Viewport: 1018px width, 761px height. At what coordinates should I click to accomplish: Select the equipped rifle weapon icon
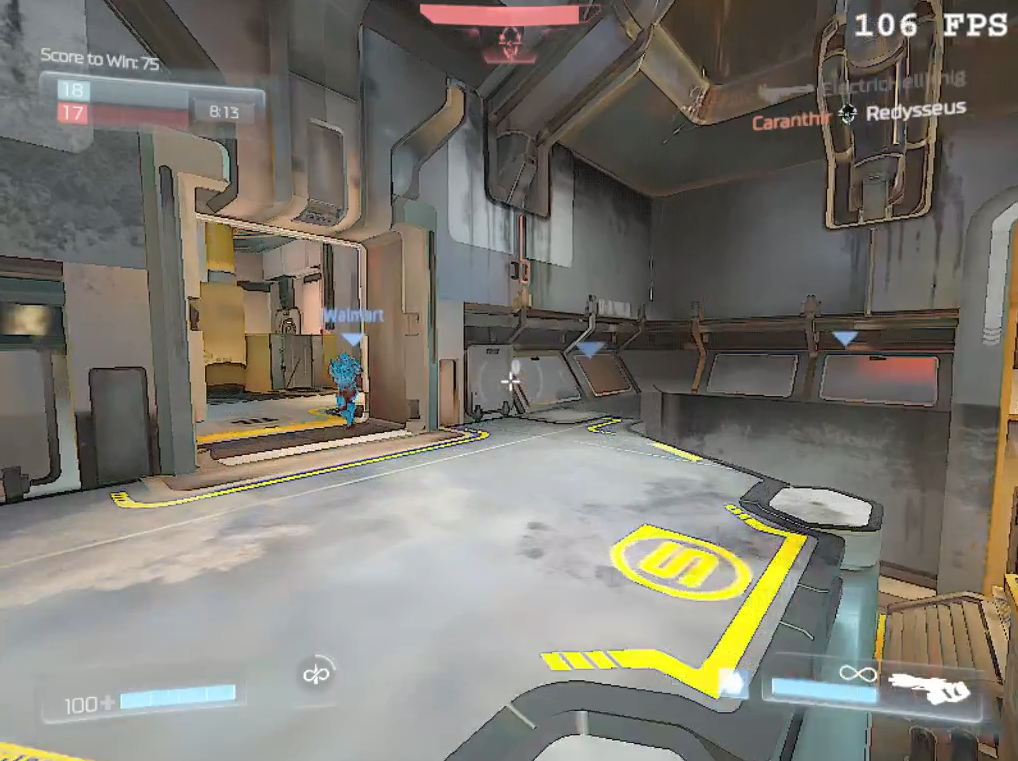click(929, 687)
